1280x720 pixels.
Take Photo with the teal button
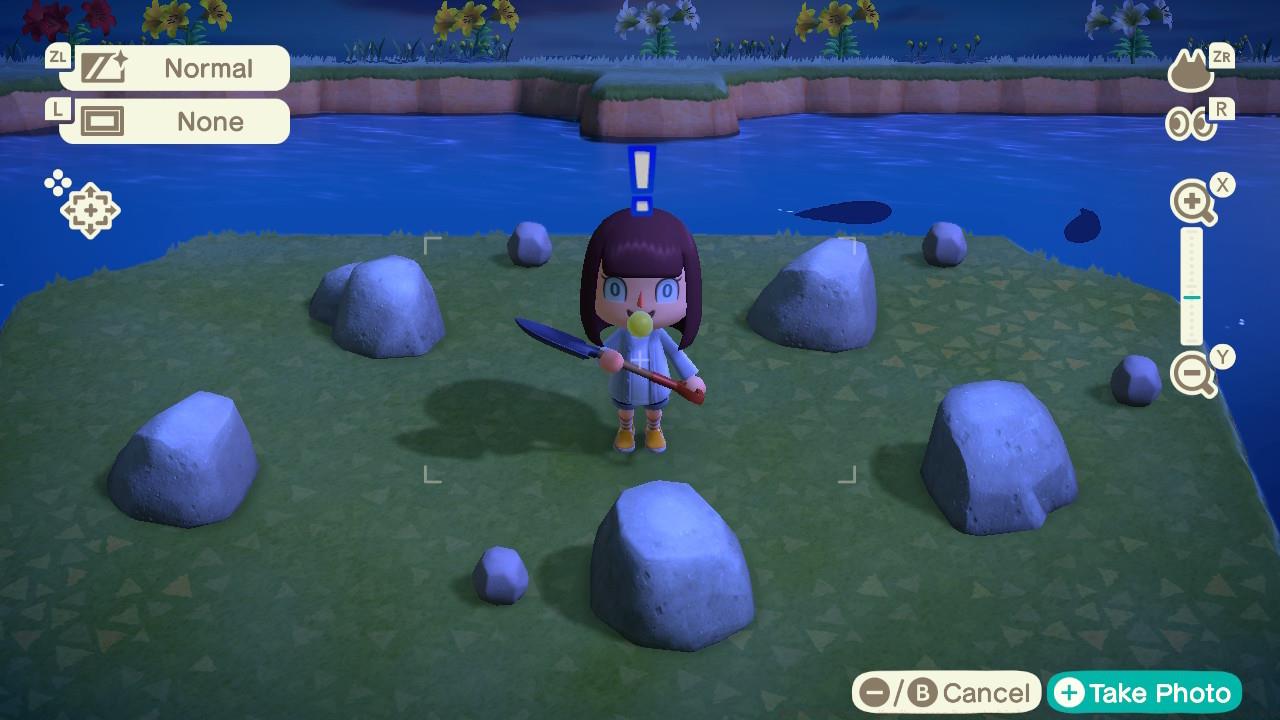[x=1144, y=693]
